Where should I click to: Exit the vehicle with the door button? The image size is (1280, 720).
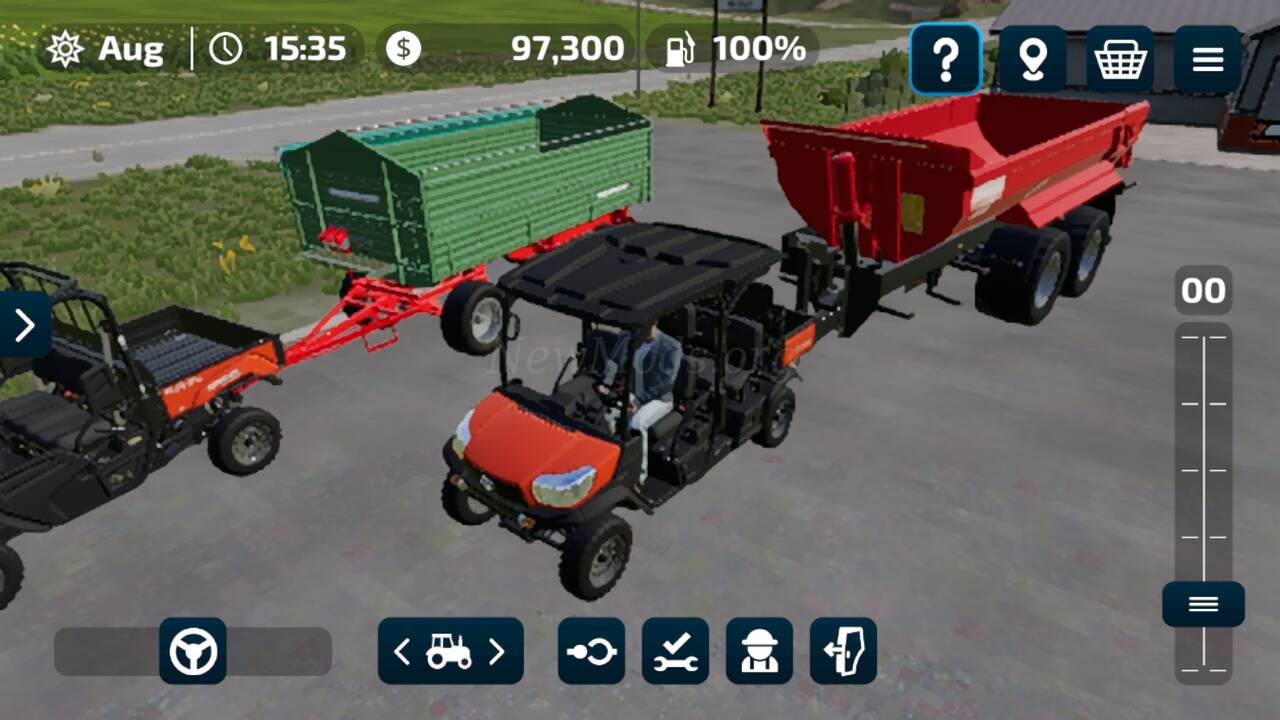point(843,651)
